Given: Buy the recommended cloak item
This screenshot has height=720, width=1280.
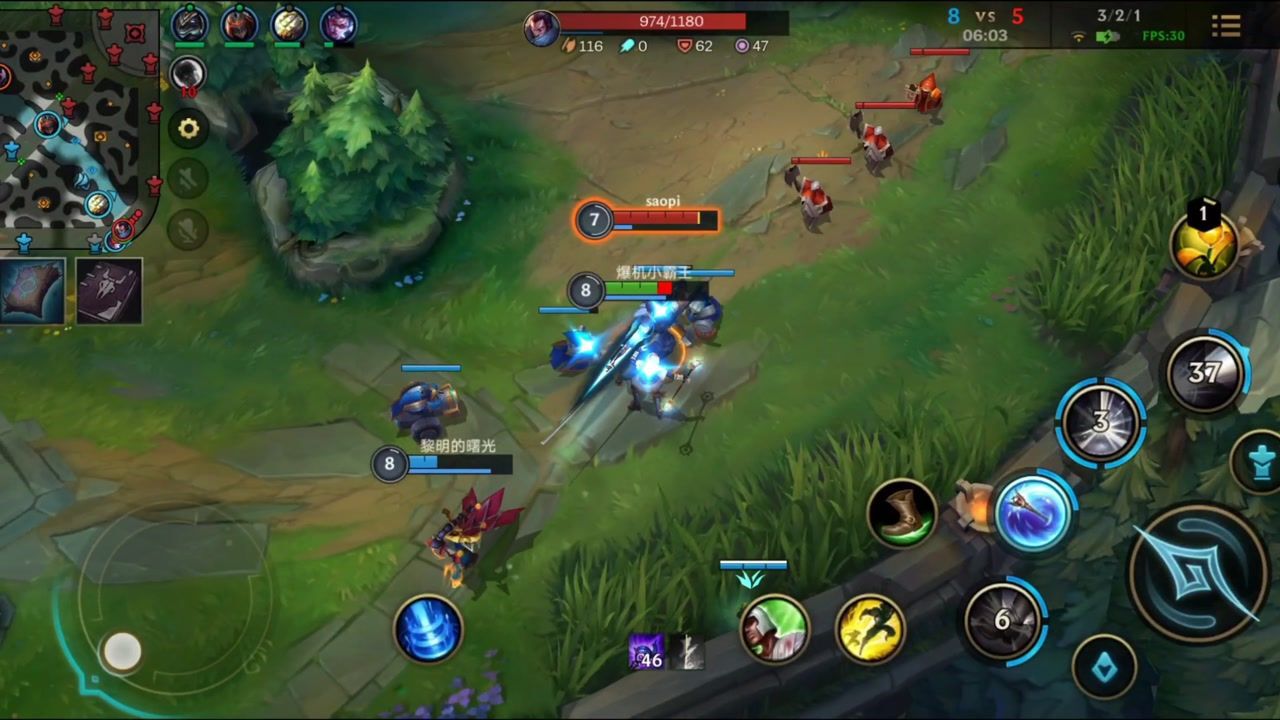Looking at the screenshot, I should tap(32, 291).
